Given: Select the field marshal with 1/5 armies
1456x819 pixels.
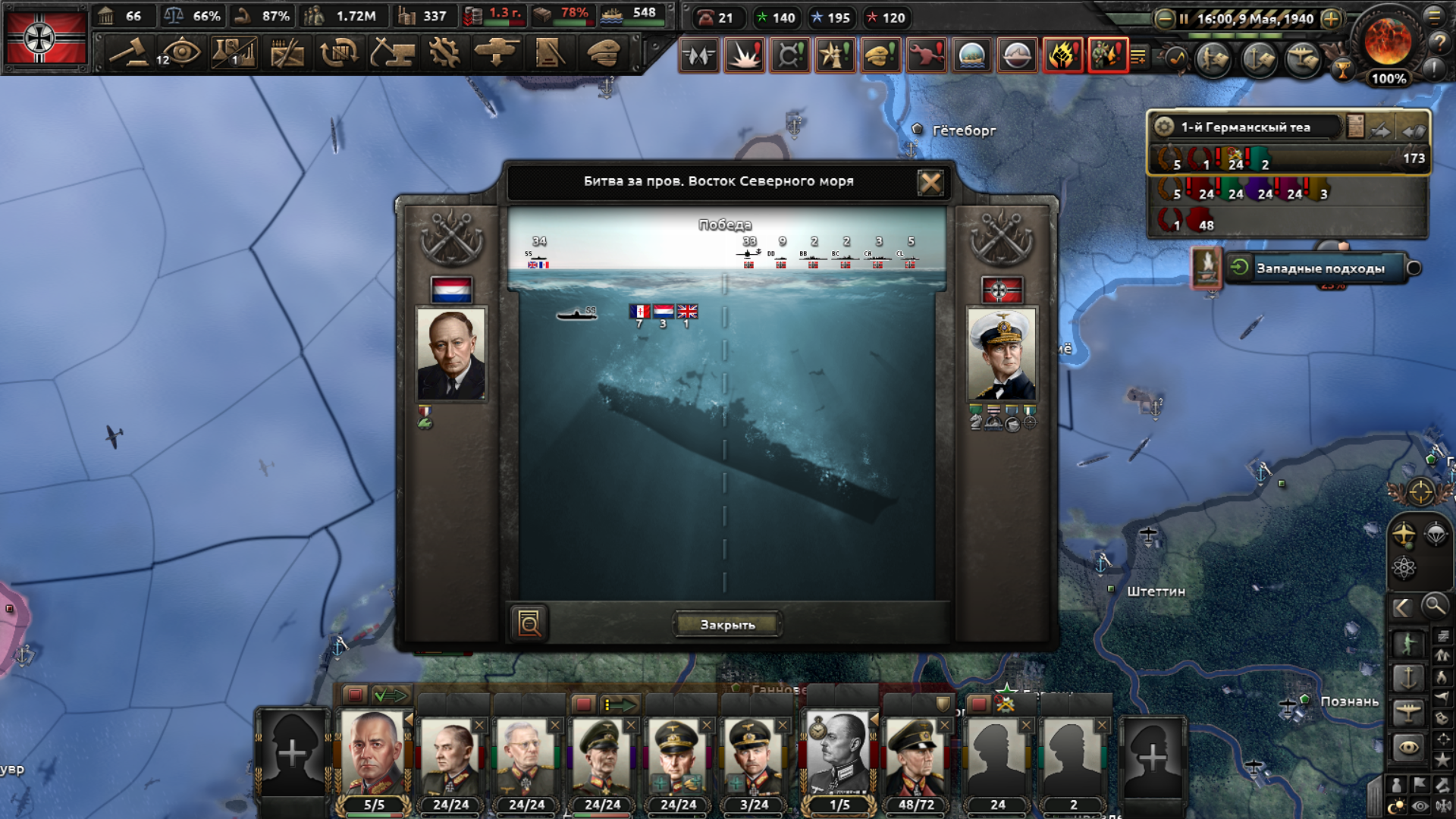Looking at the screenshot, I should click(x=839, y=758).
